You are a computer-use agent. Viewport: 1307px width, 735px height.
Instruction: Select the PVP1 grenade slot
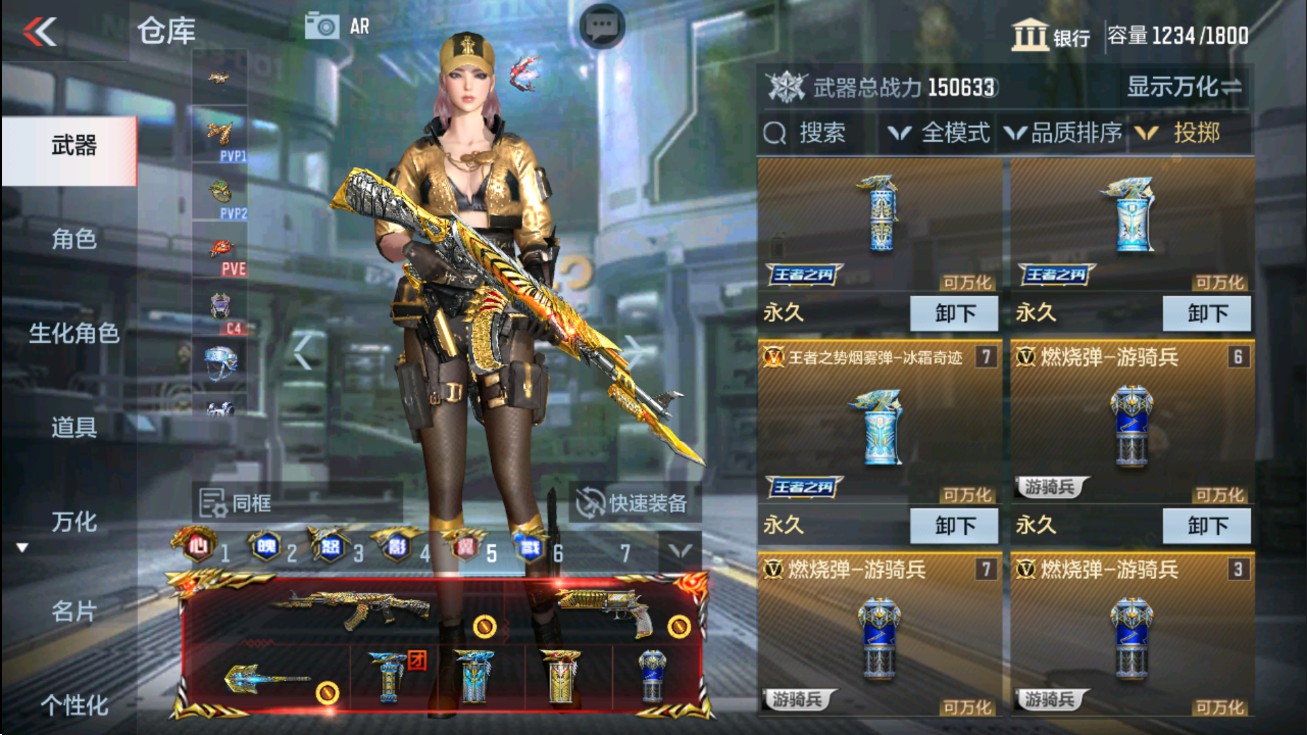pos(220,135)
